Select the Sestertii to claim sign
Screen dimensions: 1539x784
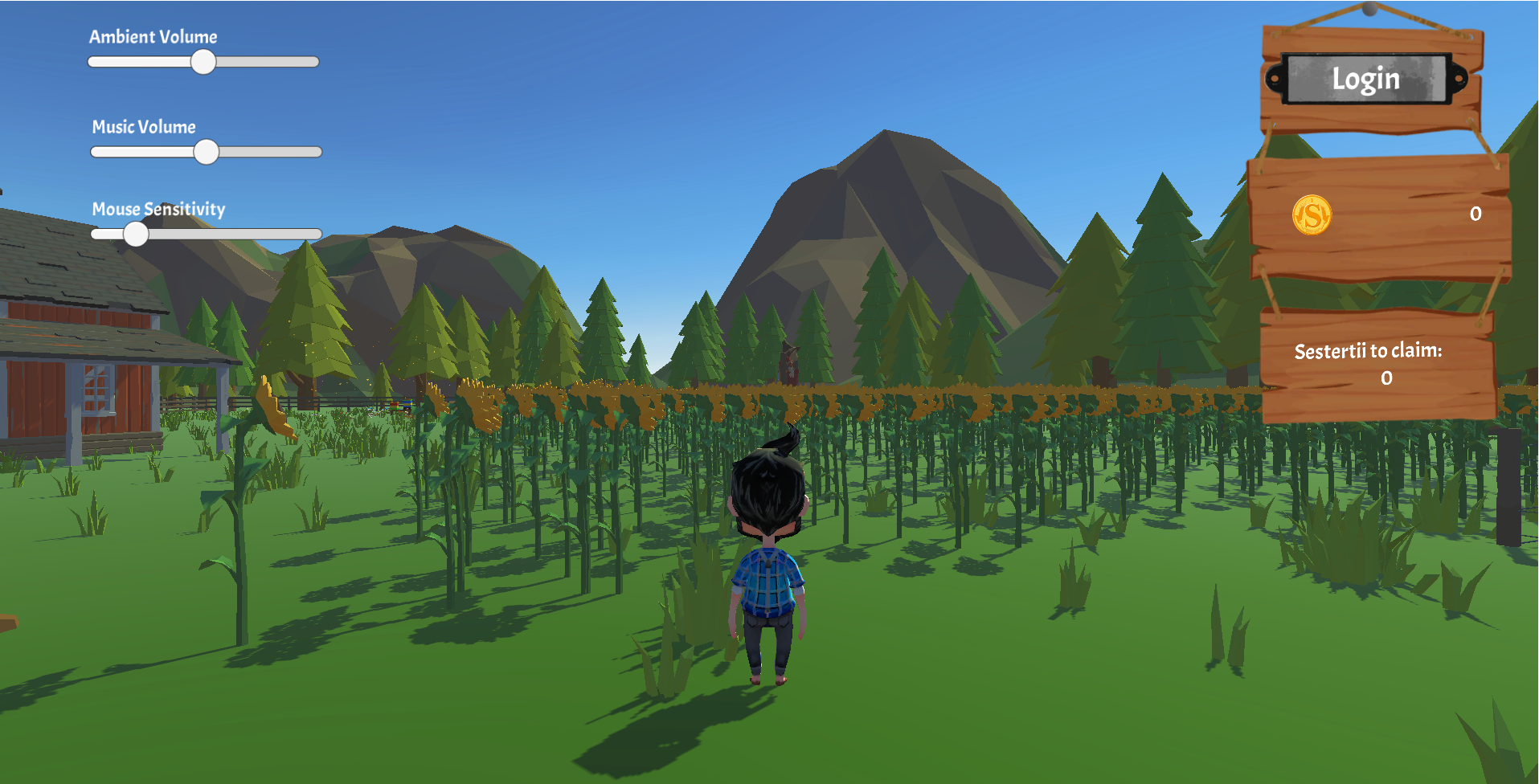pos(1376,364)
